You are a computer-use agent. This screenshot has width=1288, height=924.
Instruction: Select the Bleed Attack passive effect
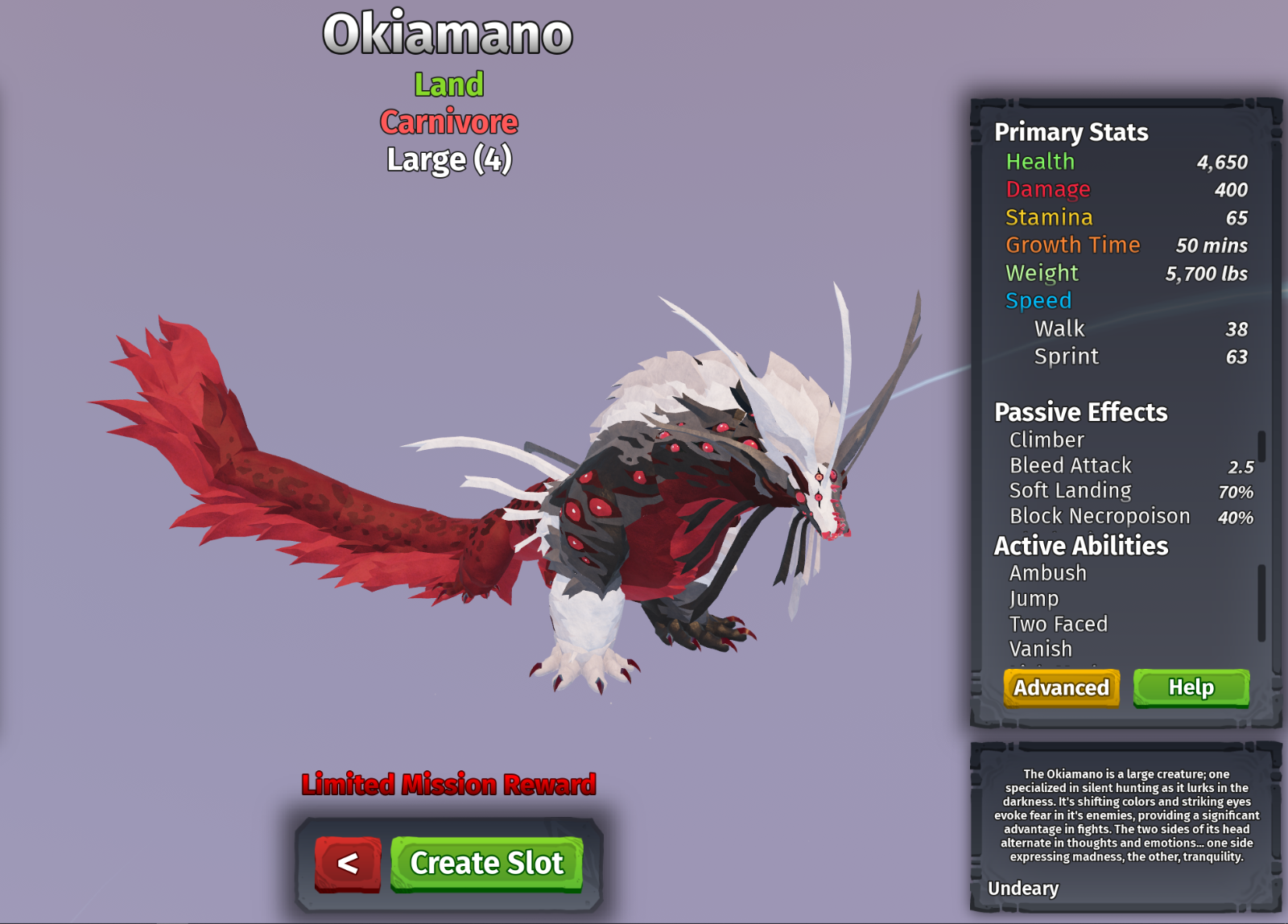coord(1071,465)
